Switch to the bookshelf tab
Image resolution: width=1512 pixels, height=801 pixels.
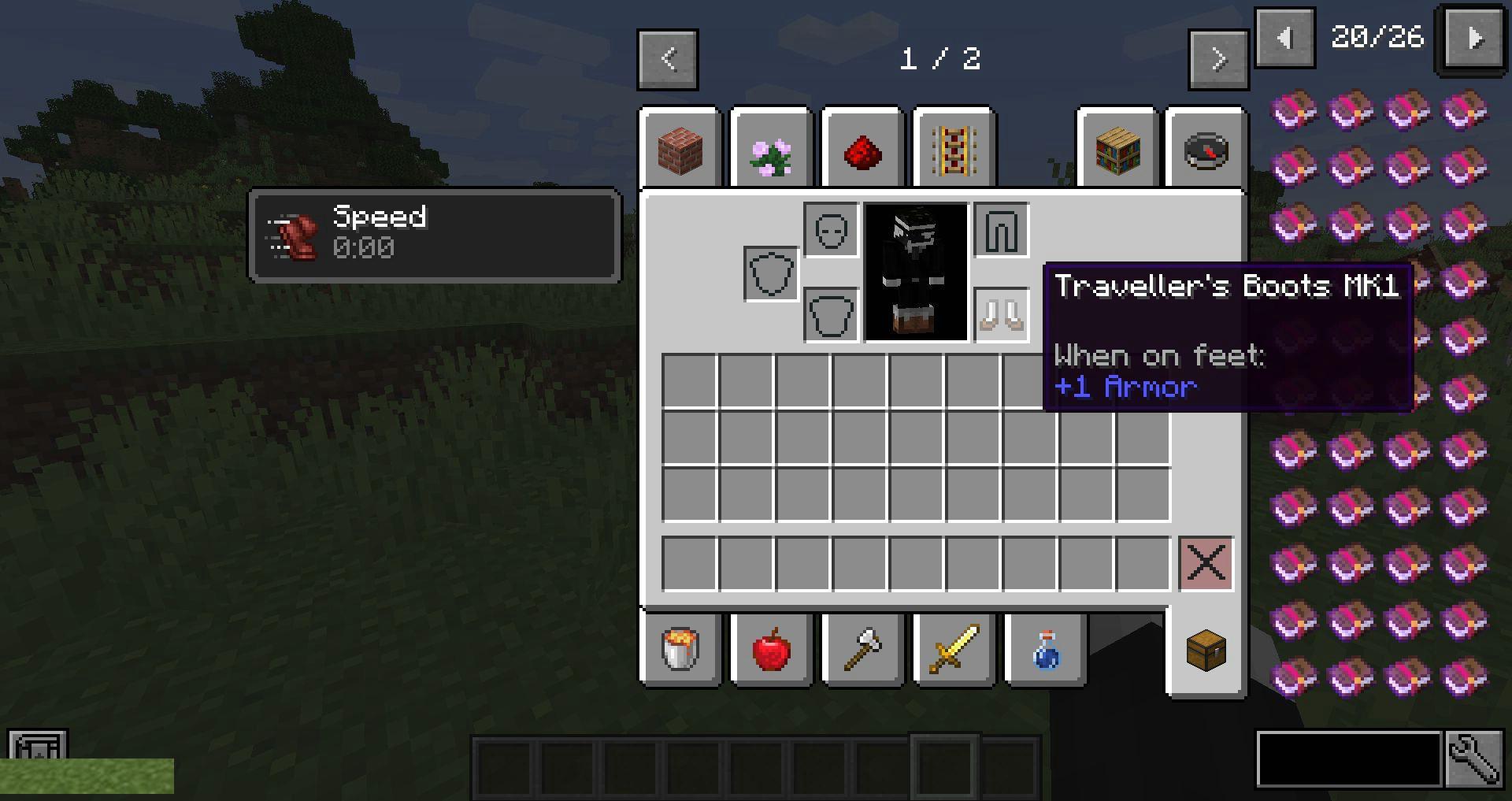click(x=1117, y=150)
